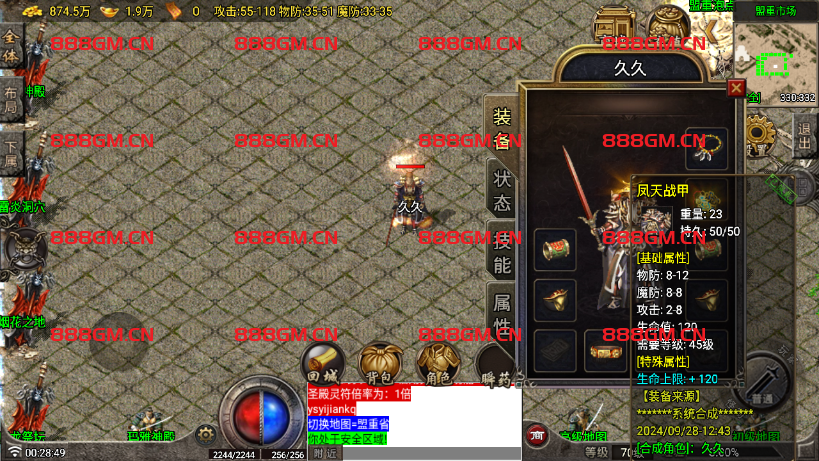819x461 pixels.
Task: Open the 附近 nearby chat channel
Action: [325, 453]
